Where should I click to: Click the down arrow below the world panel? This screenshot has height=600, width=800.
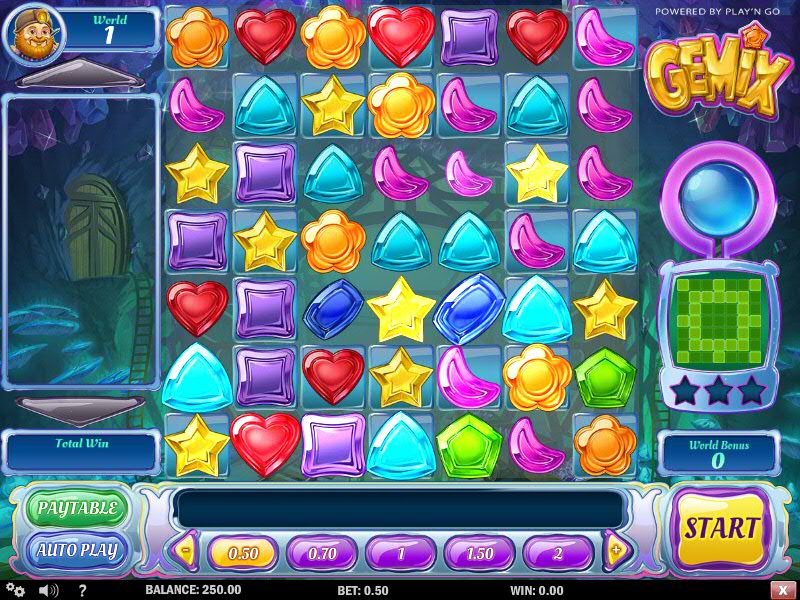(x=81, y=408)
